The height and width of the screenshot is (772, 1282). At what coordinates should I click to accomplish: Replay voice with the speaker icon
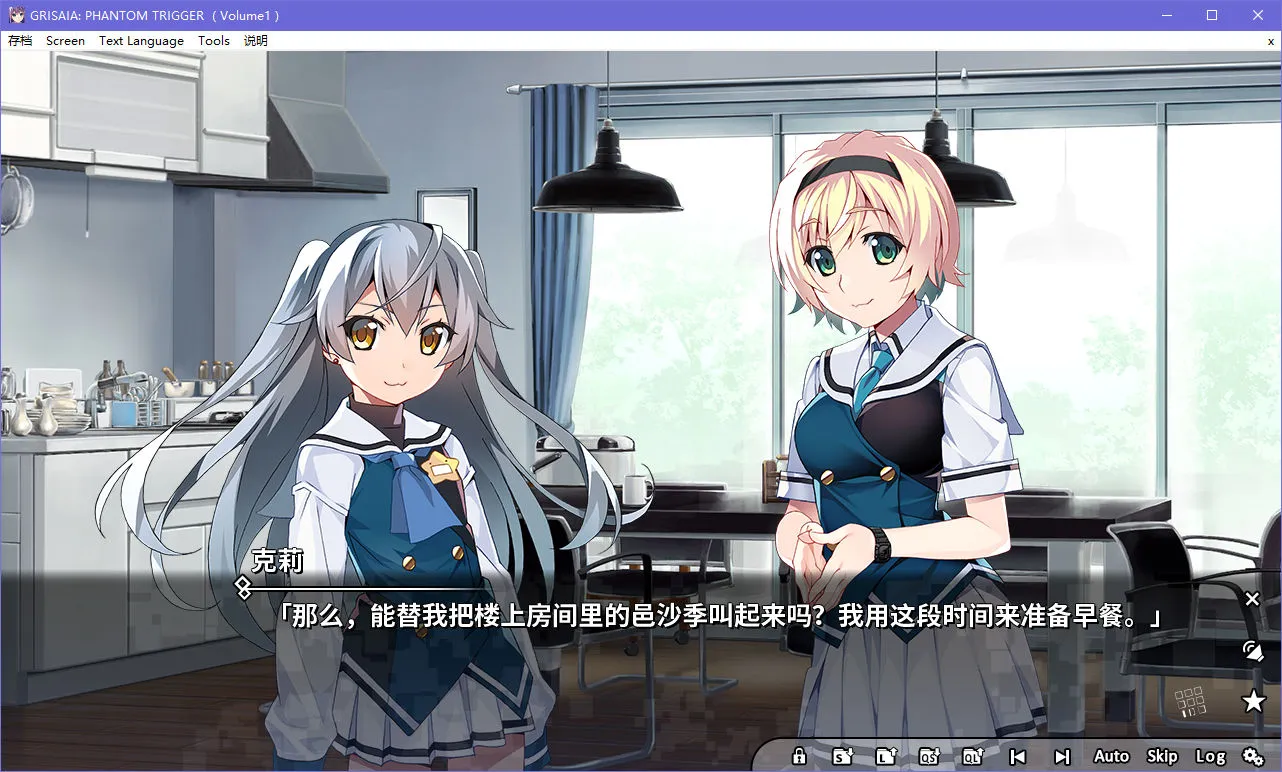coord(1252,650)
